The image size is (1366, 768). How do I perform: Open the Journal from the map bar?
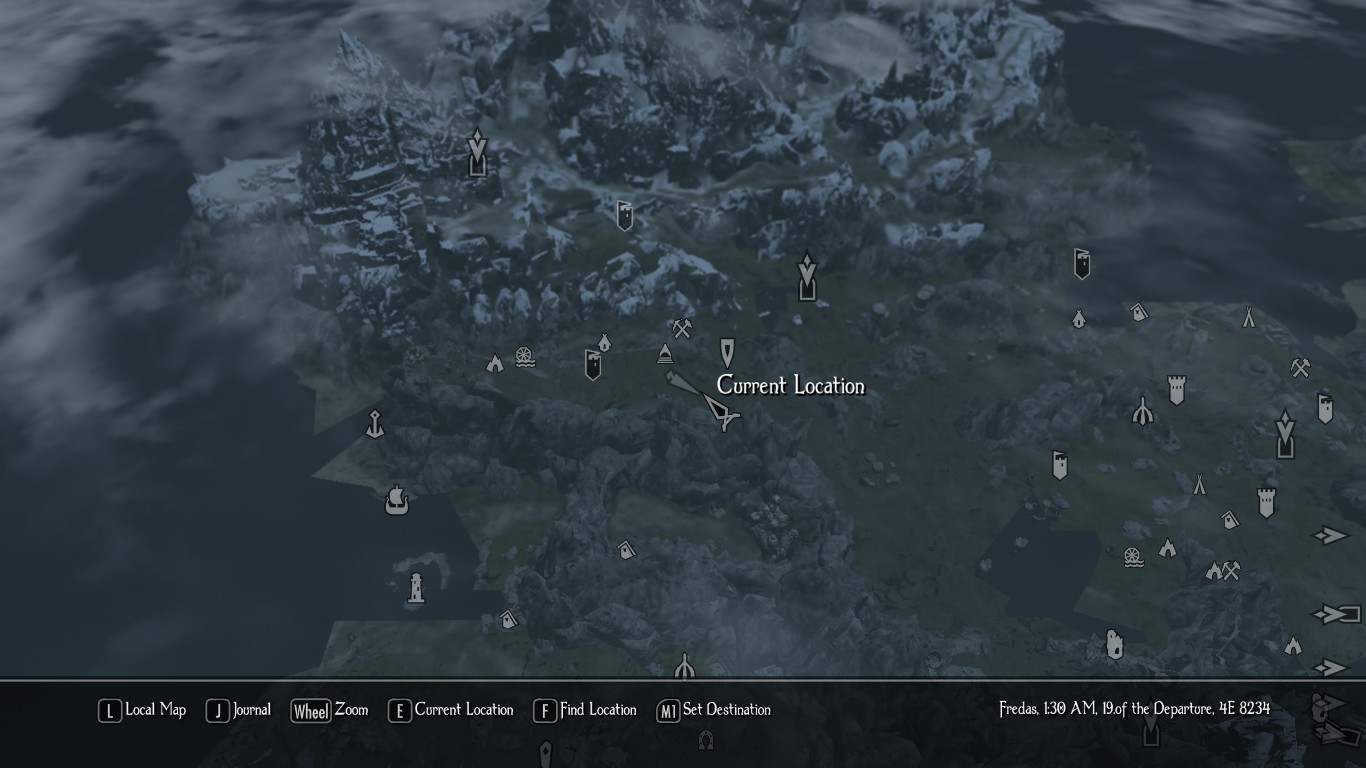point(239,710)
